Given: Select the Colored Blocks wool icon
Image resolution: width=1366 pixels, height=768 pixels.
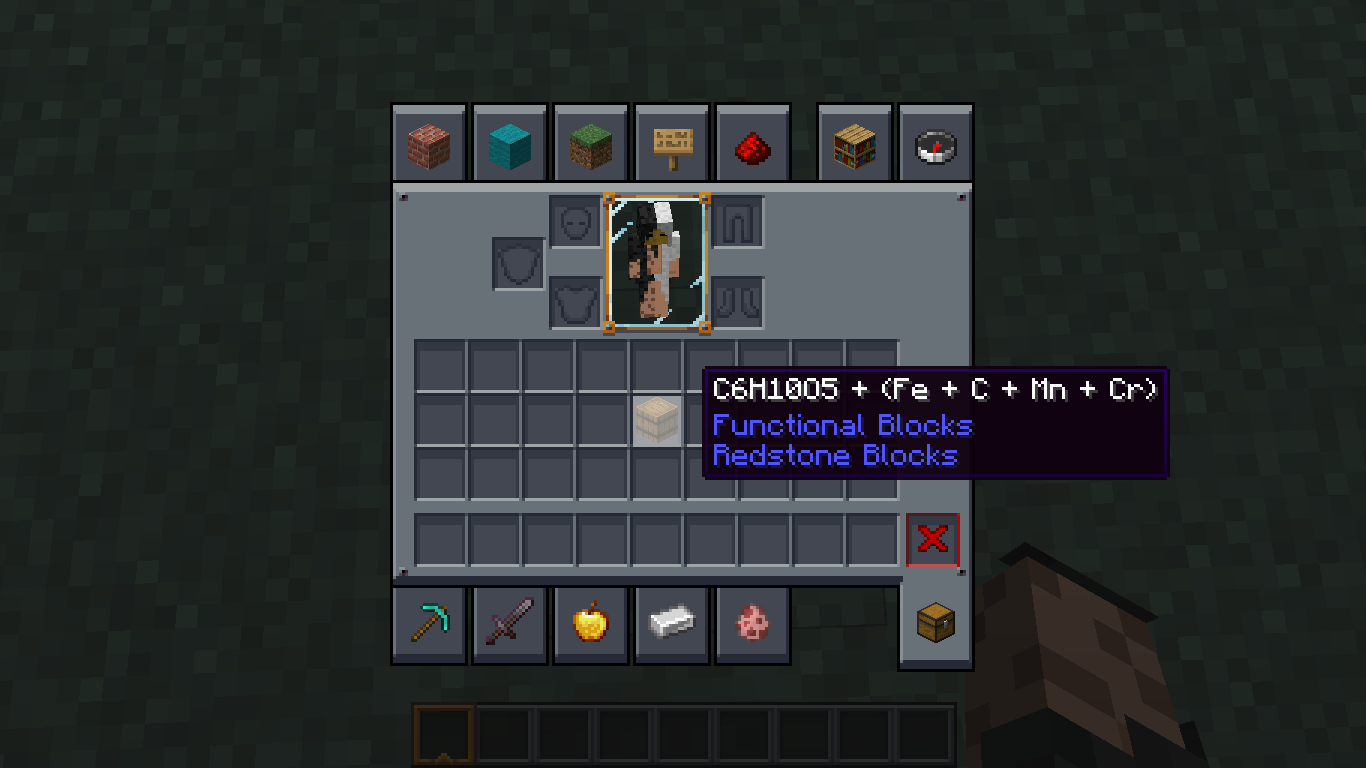Looking at the screenshot, I should (510, 142).
